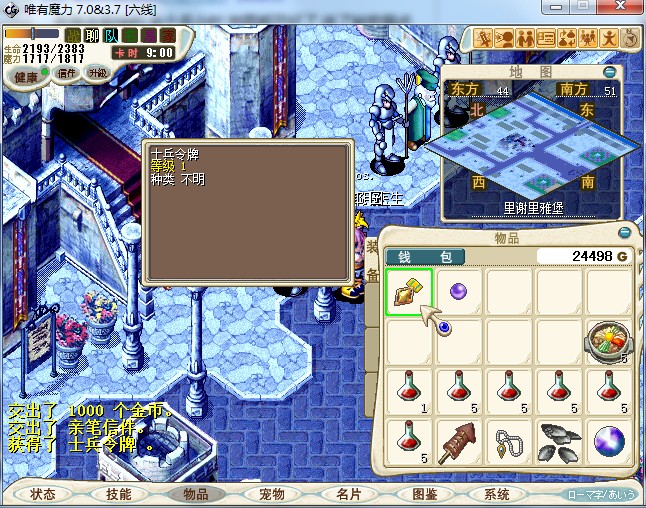Image resolution: width=646 pixels, height=508 pixels.
Task: Open the 名片 name card menu
Action: pos(348,494)
